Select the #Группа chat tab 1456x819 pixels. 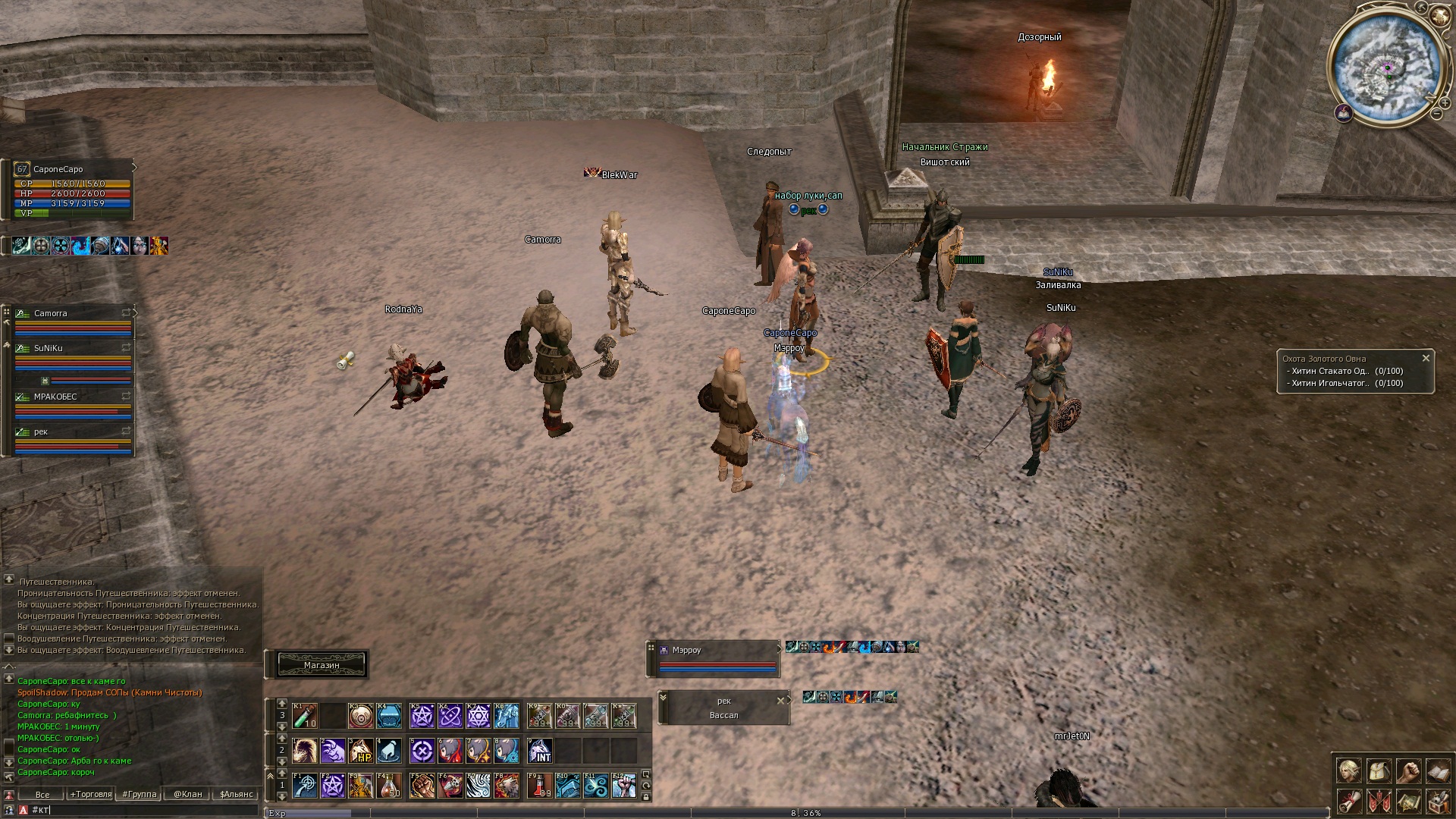[140, 794]
